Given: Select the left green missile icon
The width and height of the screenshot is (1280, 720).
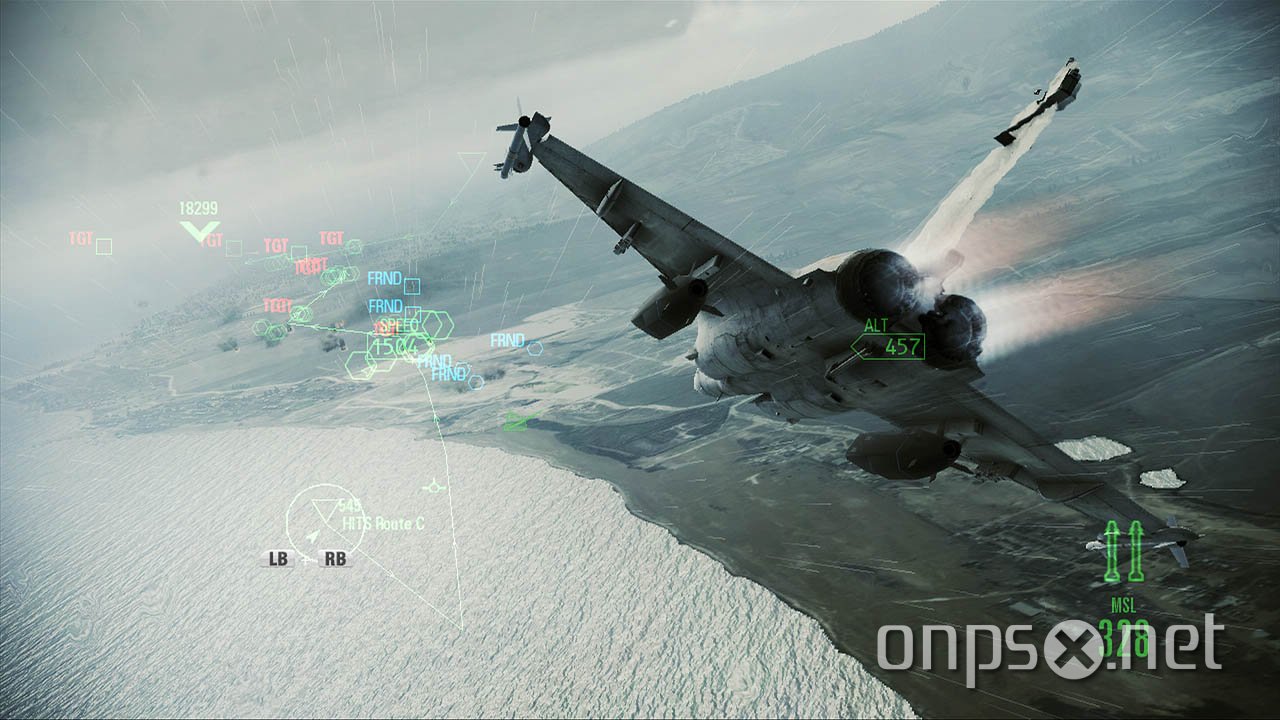Looking at the screenshot, I should coord(1113,549).
